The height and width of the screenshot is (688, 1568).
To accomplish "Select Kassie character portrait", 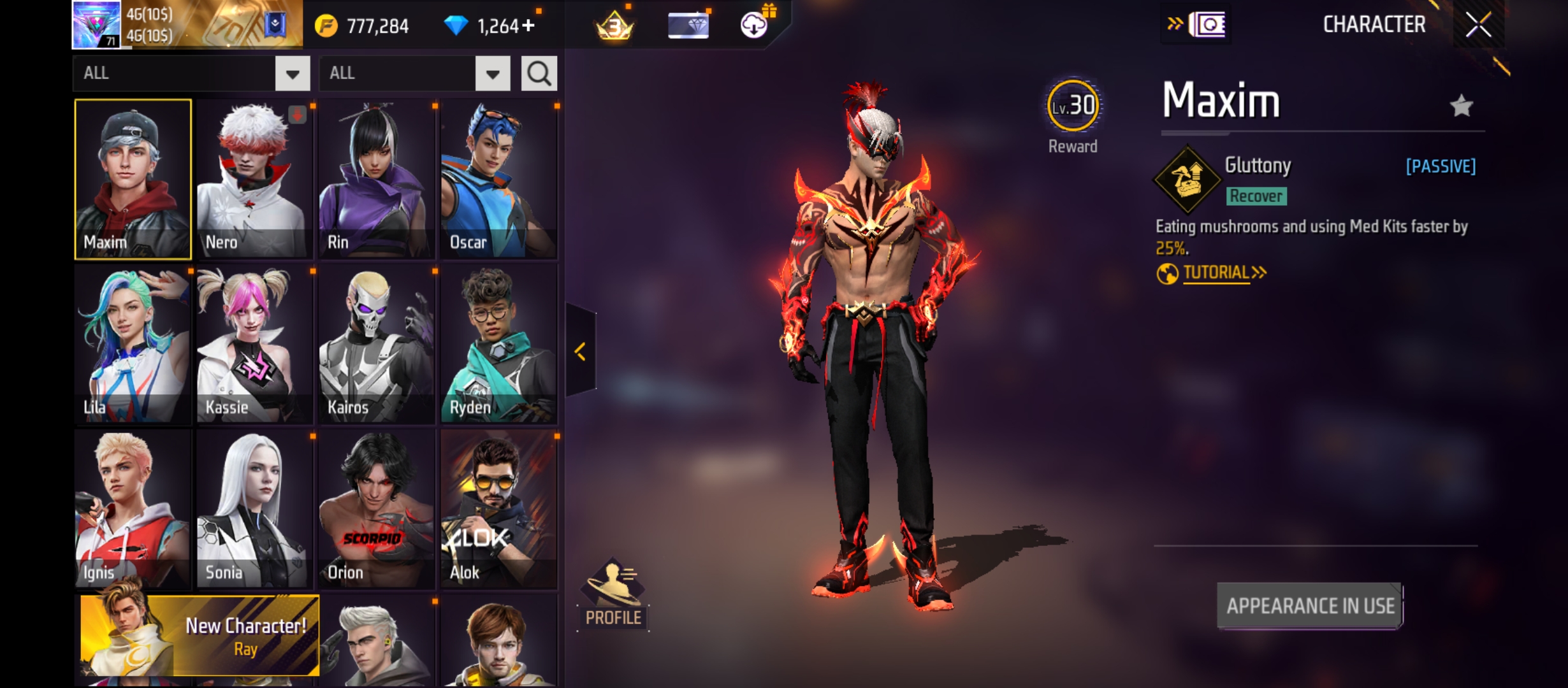I will tap(254, 344).
